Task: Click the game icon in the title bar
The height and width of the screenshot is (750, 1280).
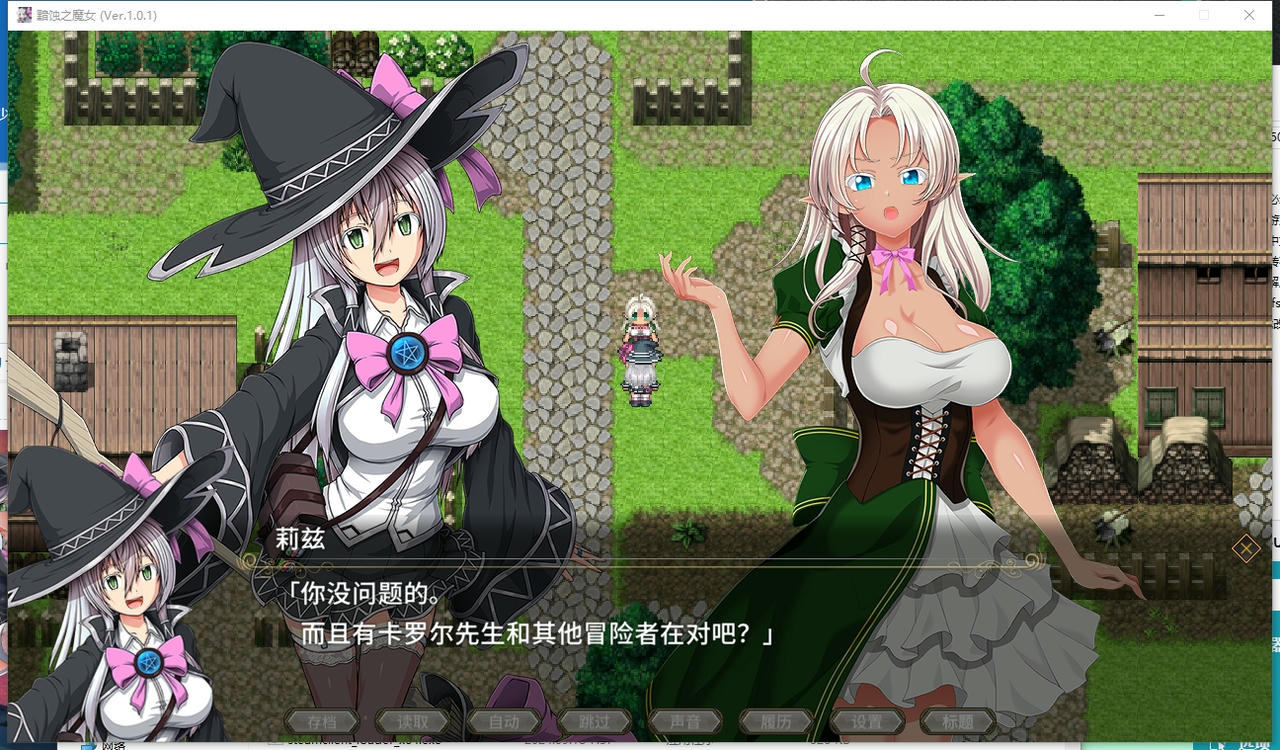Action: (24, 15)
